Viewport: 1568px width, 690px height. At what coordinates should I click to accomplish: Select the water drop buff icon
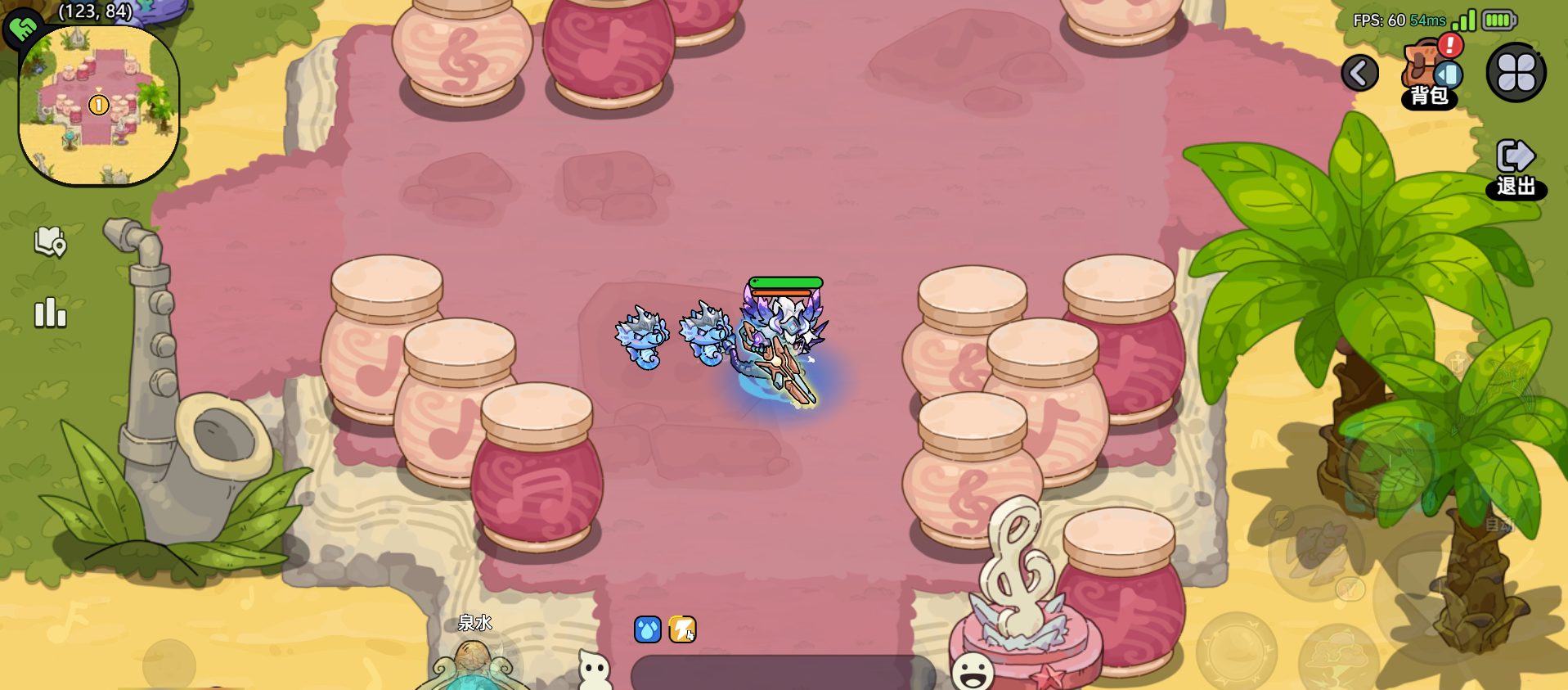[646, 627]
